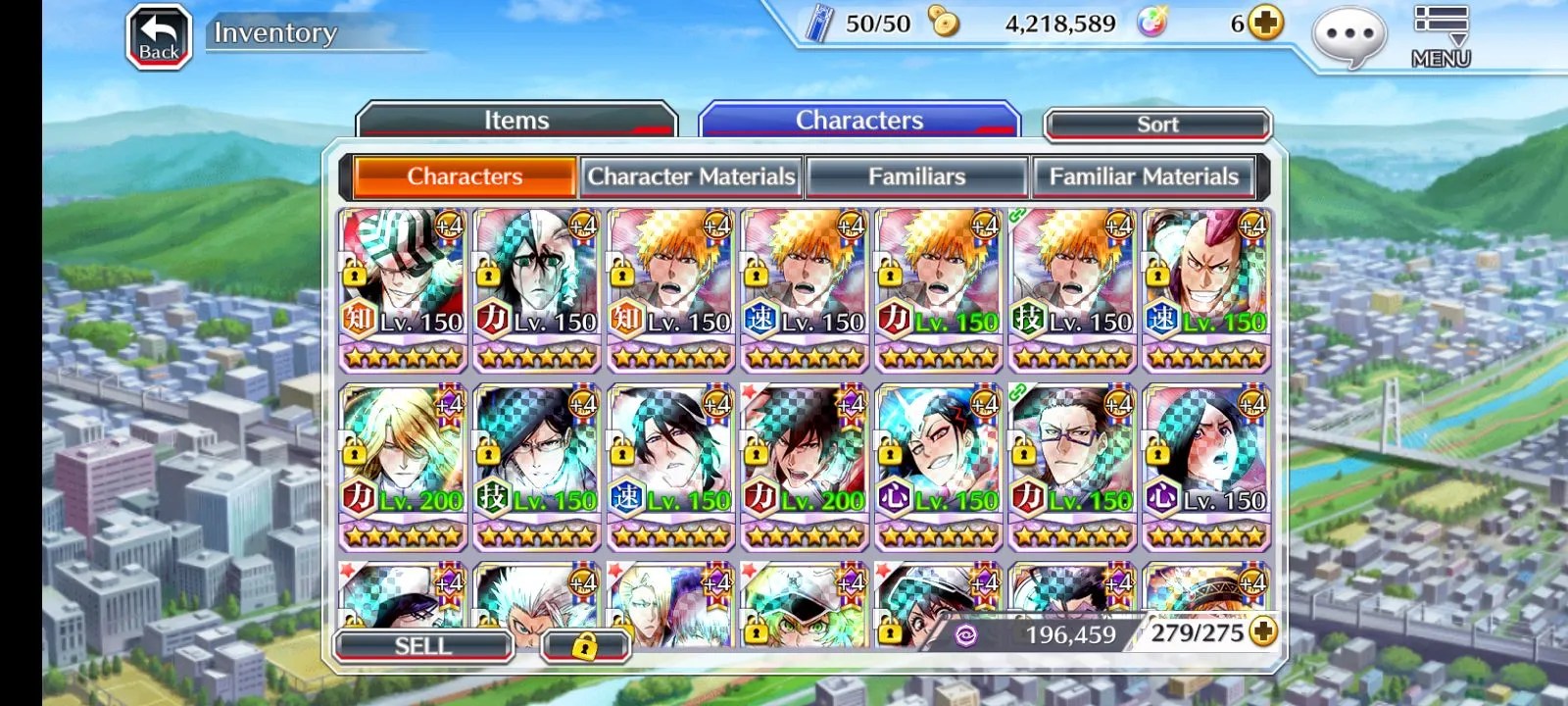Viewport: 1568px width, 706px height.
Task: Expand character storage with 279/275 plus button
Action: pyautogui.click(x=1264, y=632)
